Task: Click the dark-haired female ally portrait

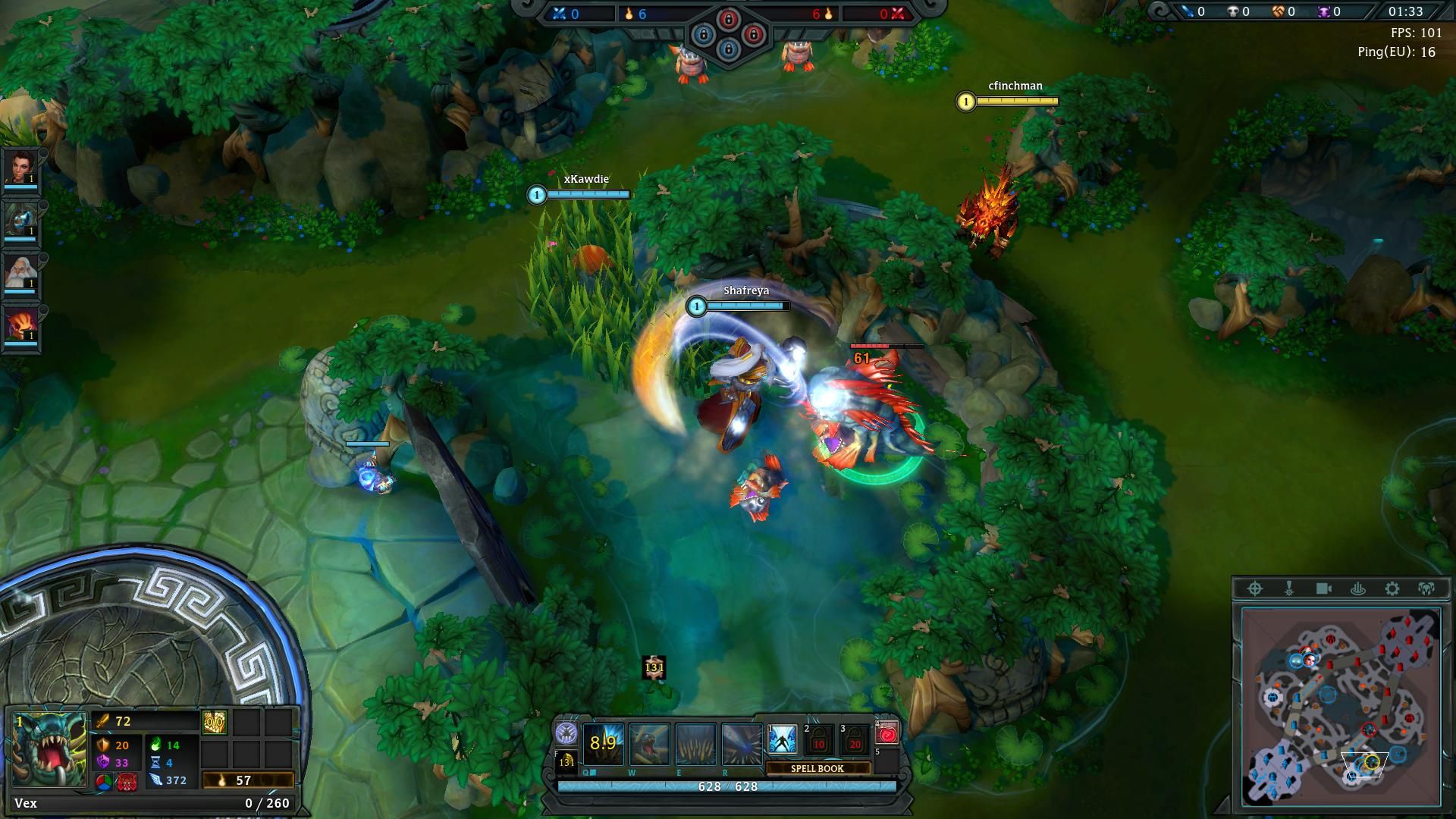Action: point(20,167)
